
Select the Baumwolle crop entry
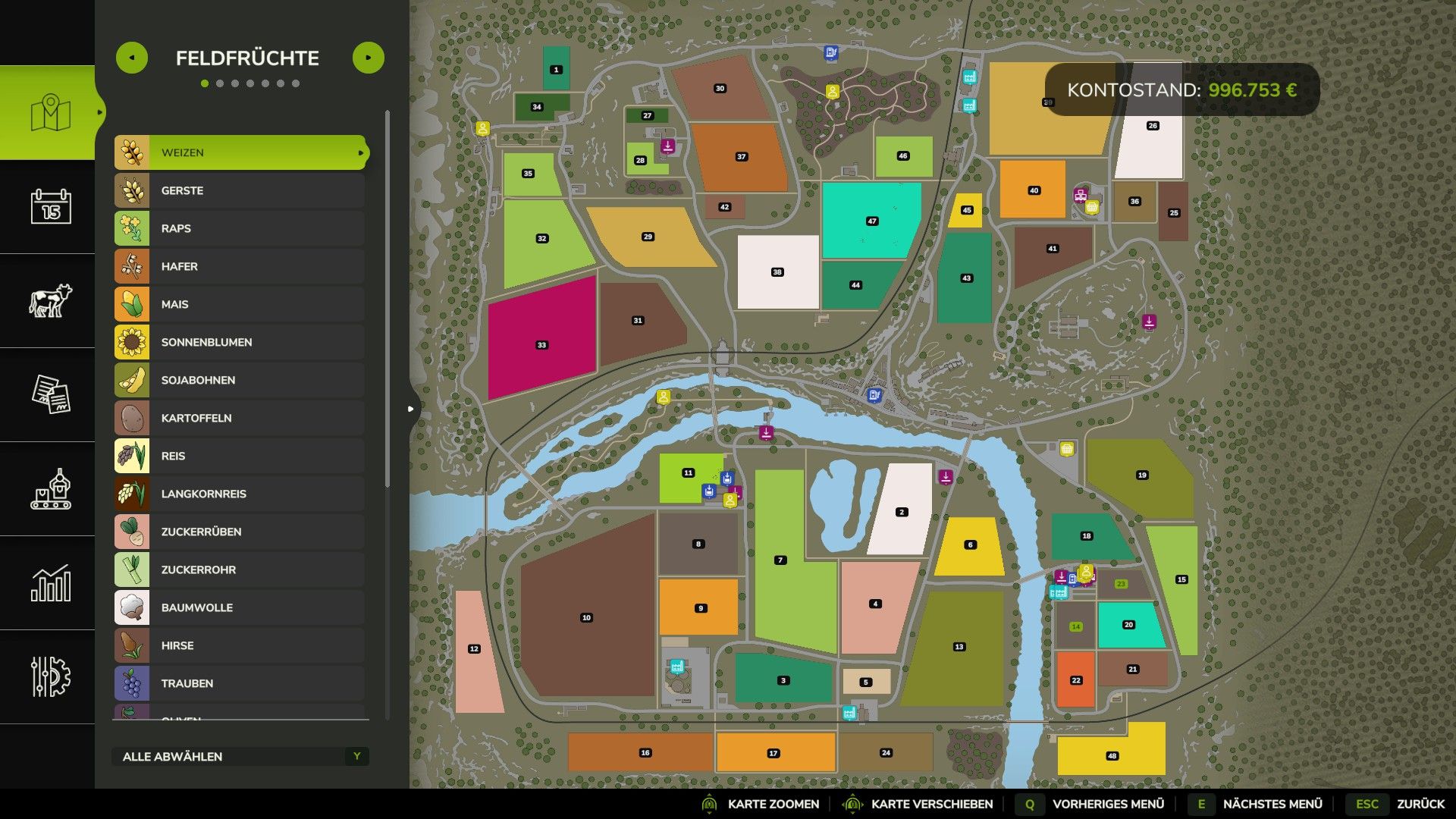point(240,607)
